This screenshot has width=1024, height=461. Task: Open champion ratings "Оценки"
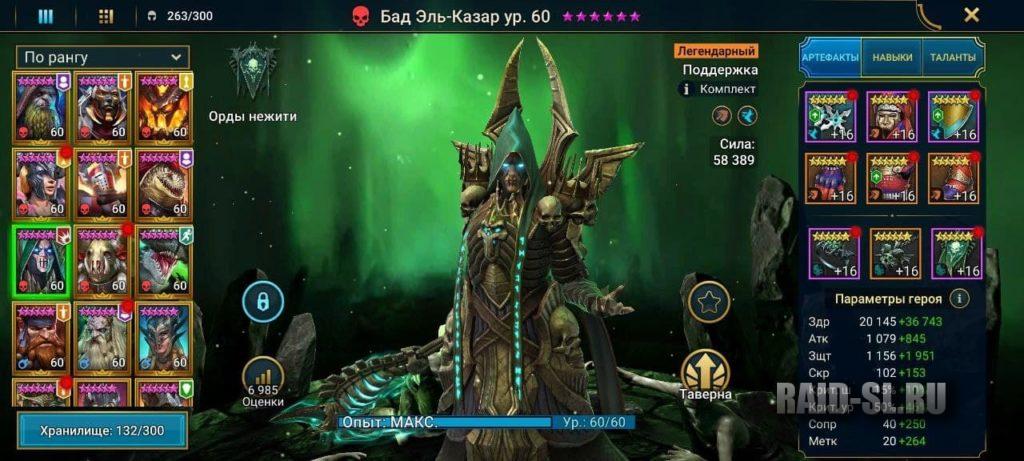click(x=262, y=379)
